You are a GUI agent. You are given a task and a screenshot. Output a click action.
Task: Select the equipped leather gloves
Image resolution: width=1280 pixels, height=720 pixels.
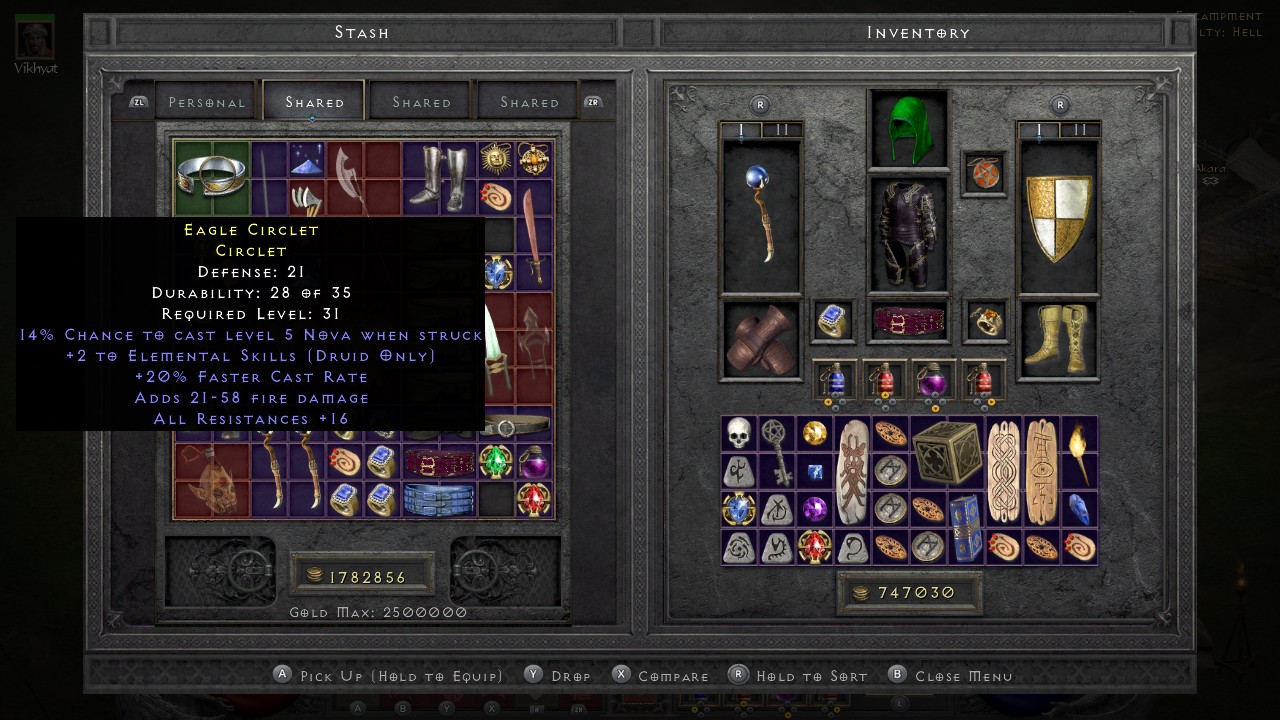(x=762, y=340)
